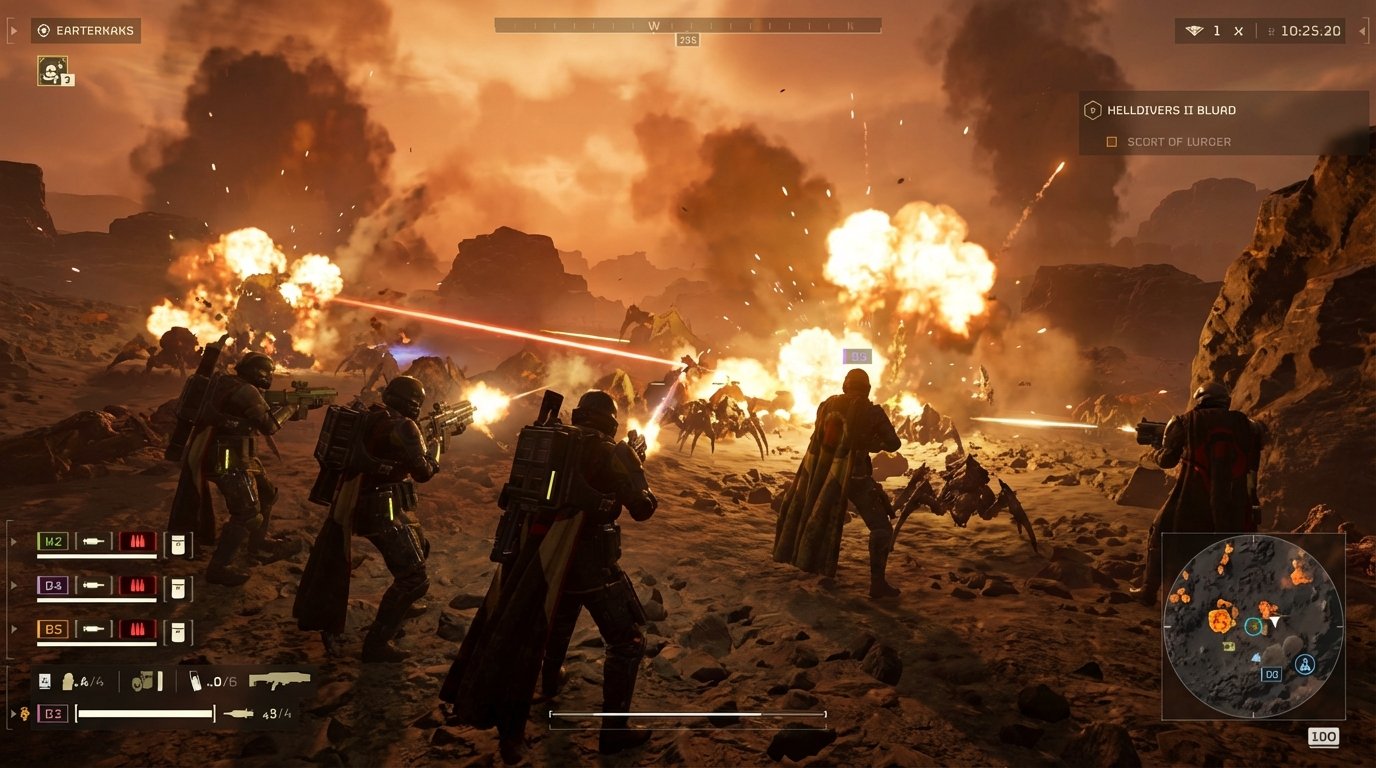Open the supply pack icon next to D3

tap(178, 586)
